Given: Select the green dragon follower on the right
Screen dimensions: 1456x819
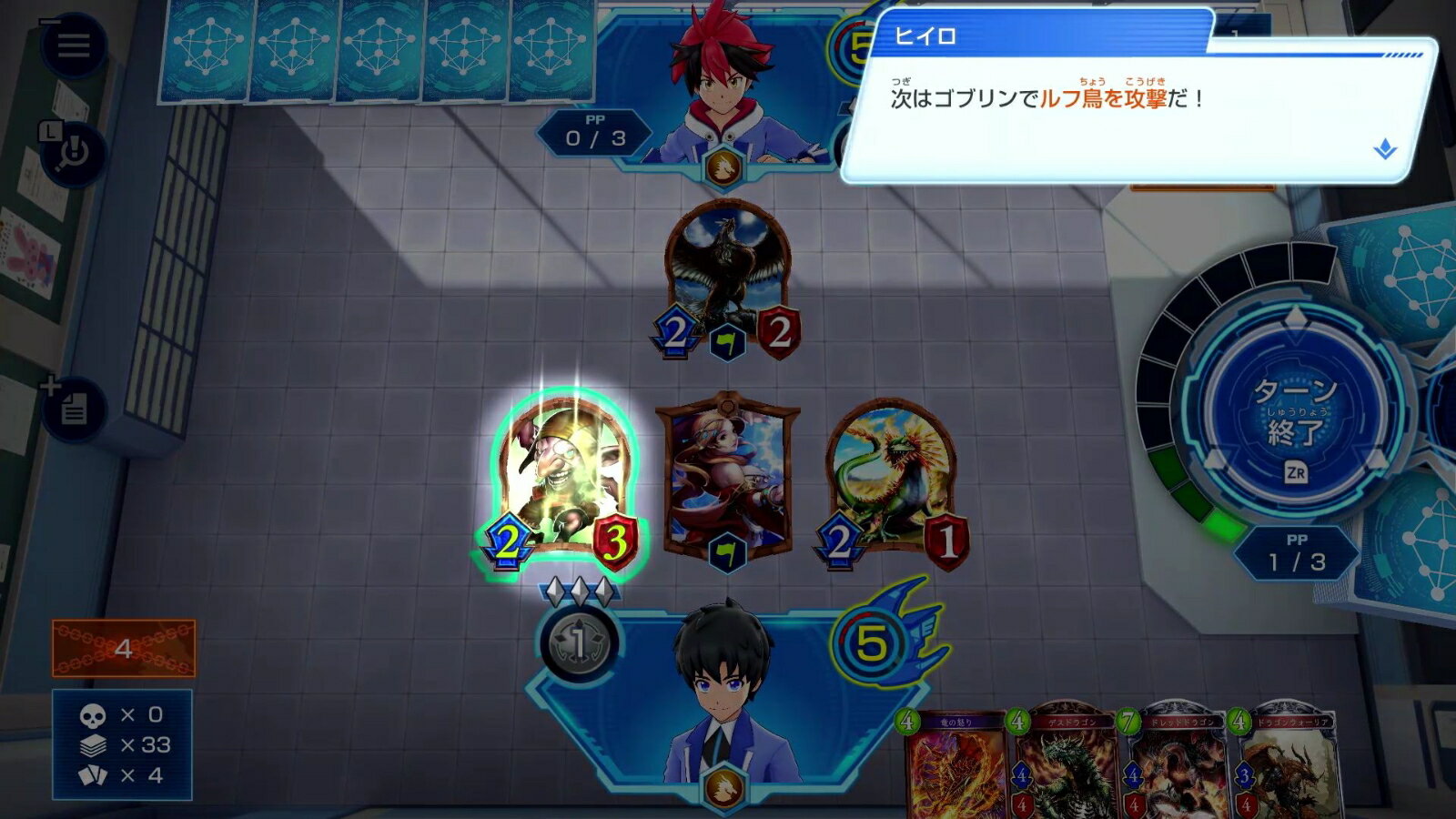Looking at the screenshot, I should click(x=894, y=480).
